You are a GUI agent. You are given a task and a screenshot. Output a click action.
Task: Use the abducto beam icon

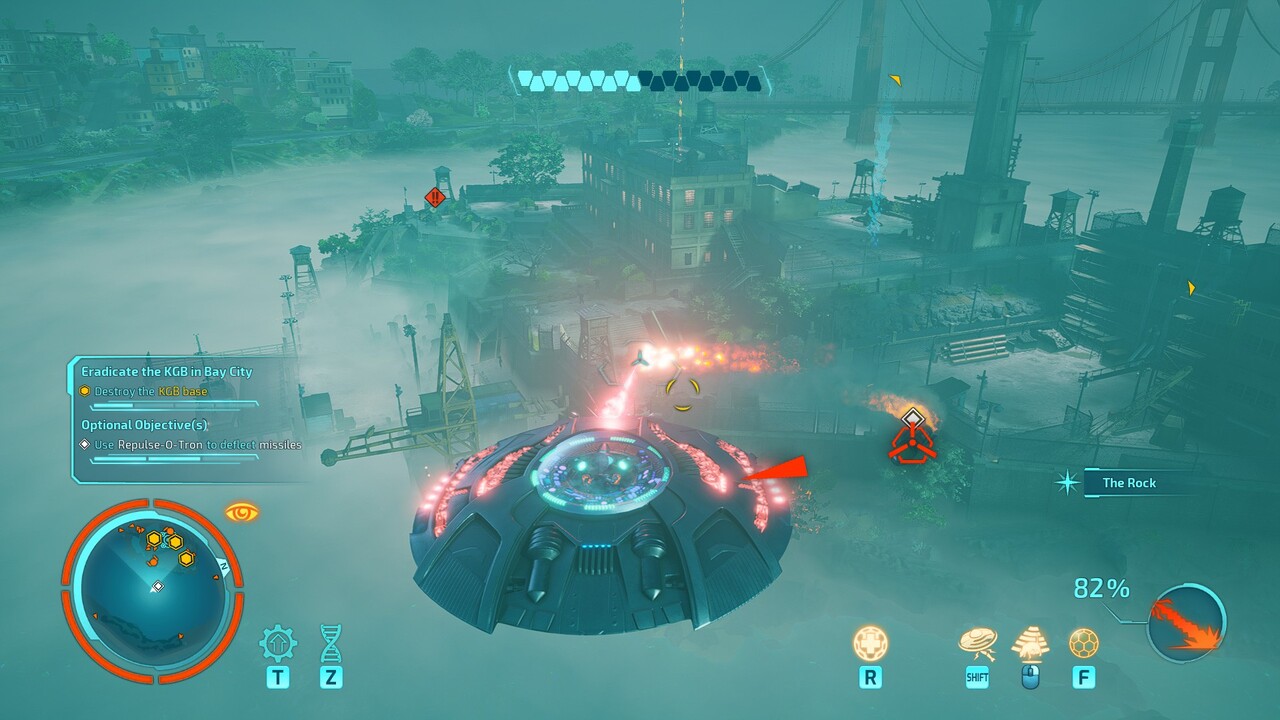(x=1030, y=644)
